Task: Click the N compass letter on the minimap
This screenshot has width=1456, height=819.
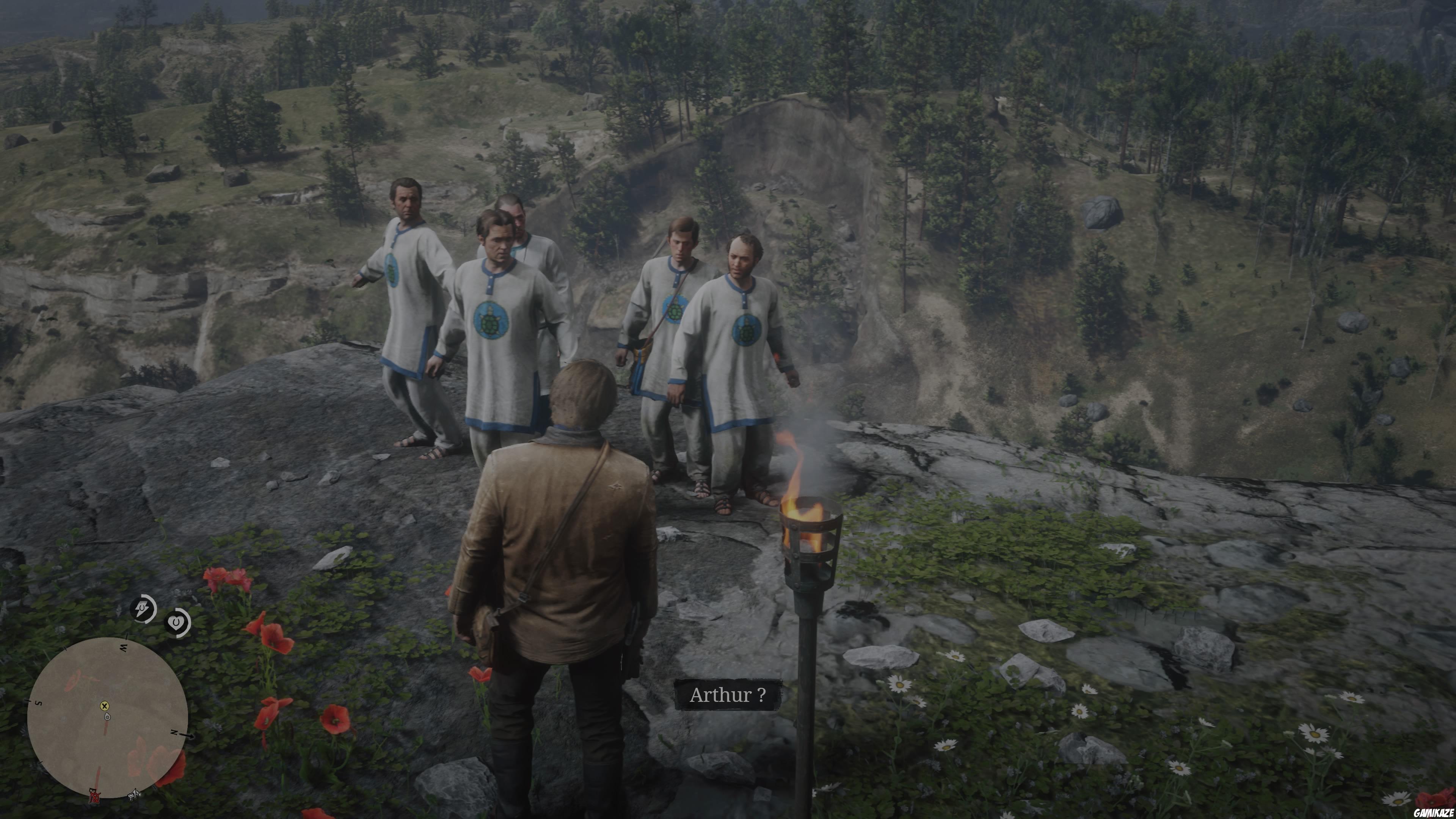Action: click(174, 733)
